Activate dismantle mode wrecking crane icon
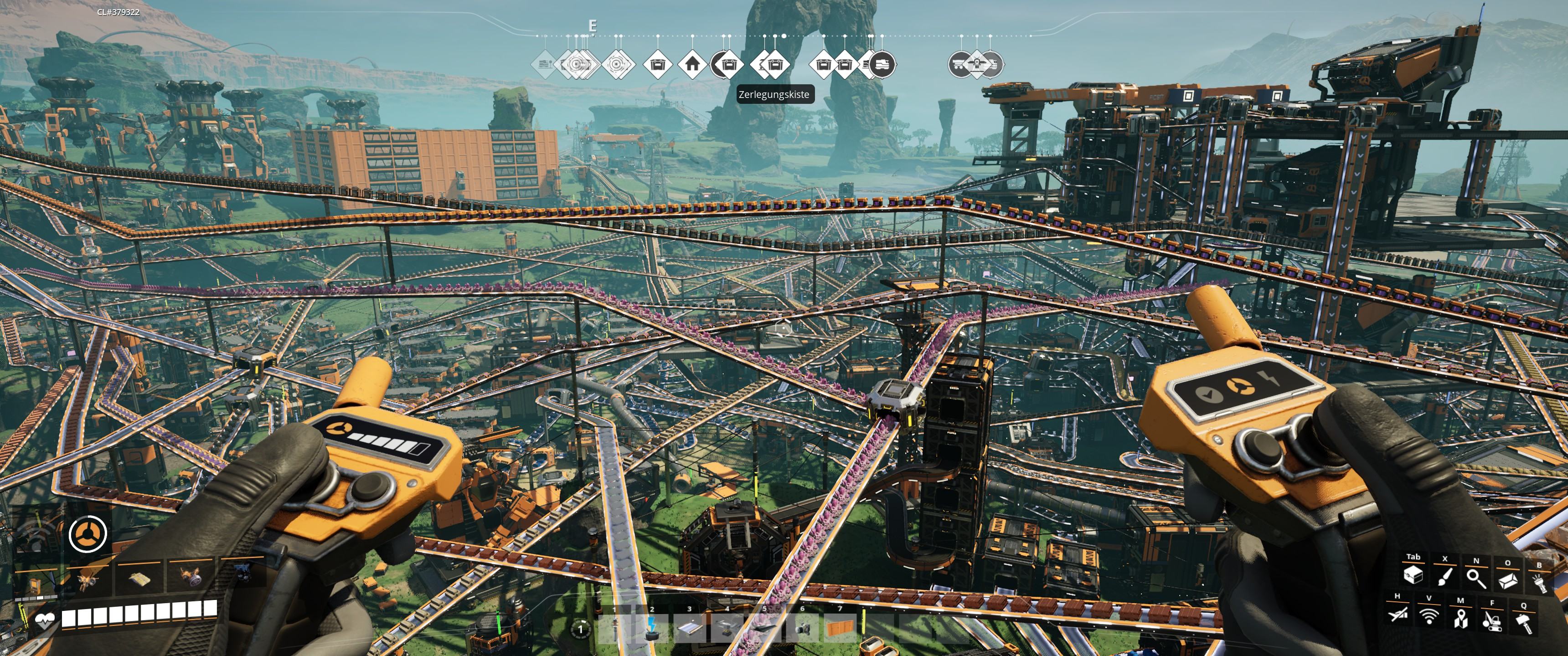This screenshot has width=1568, height=656. [x=1491, y=620]
